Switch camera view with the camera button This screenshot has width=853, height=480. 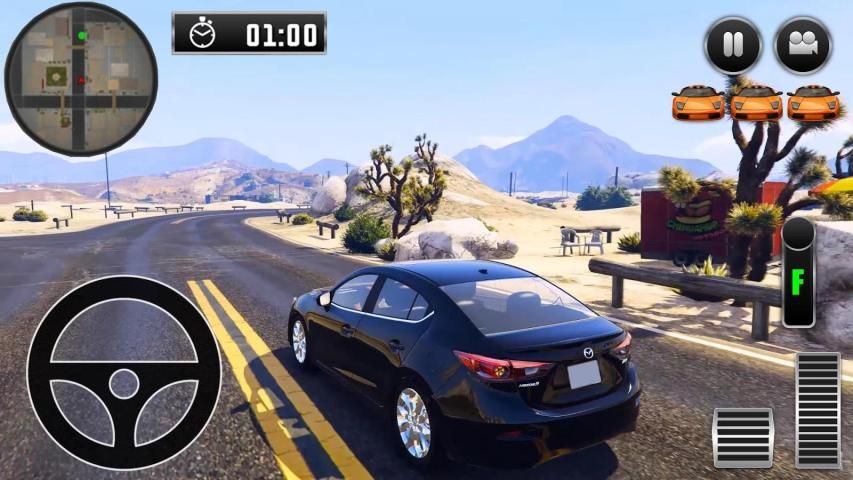point(803,45)
